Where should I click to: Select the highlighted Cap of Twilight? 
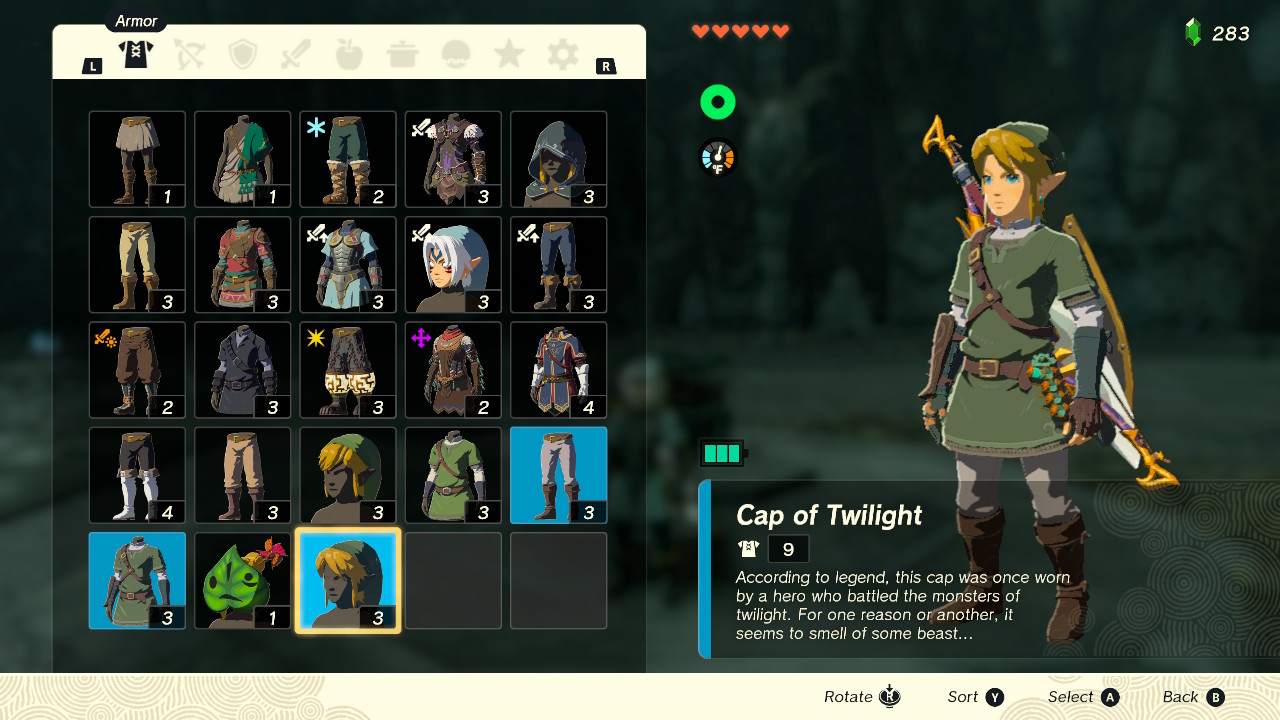pos(347,580)
